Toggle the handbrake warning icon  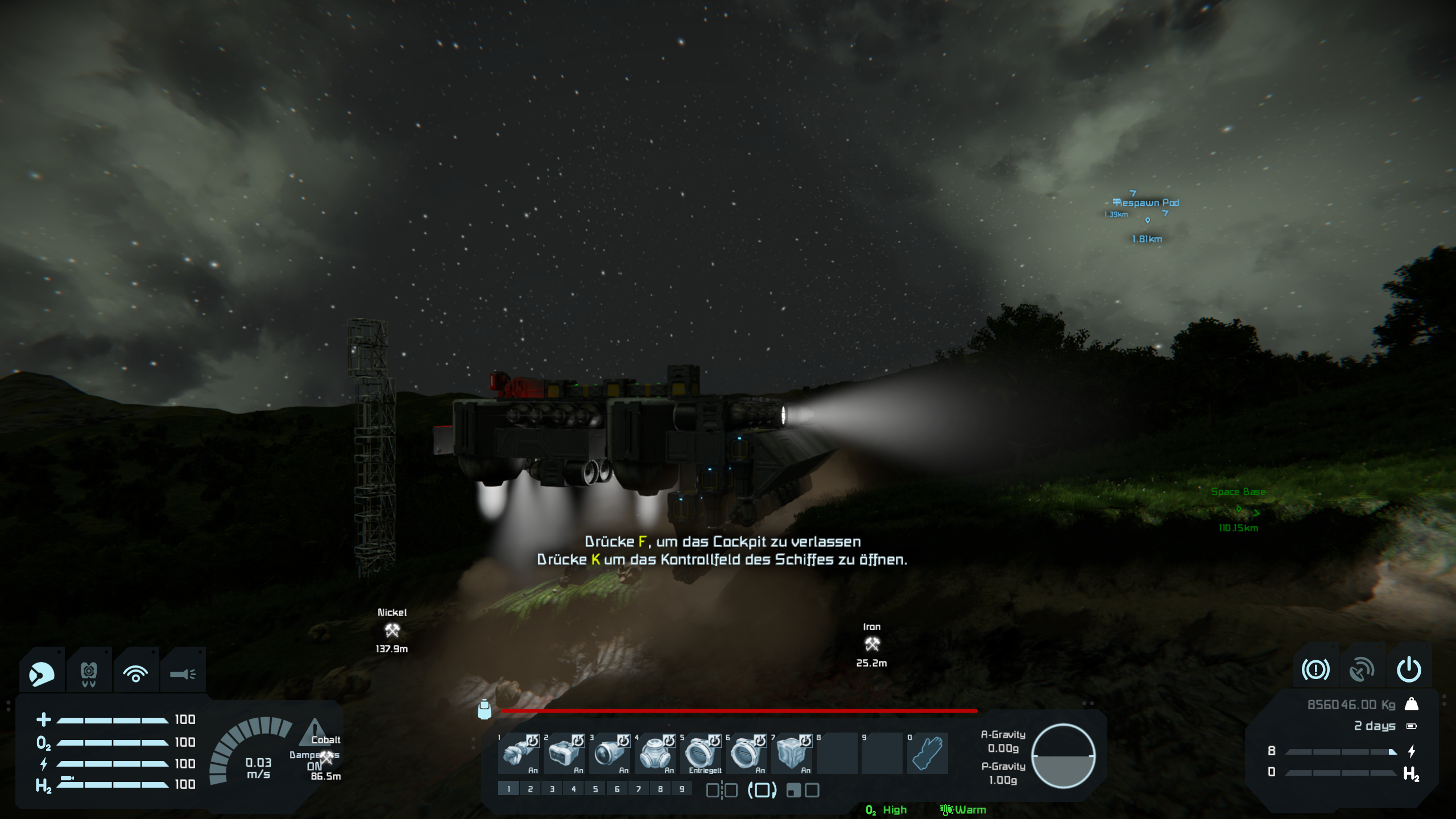coord(1316,670)
